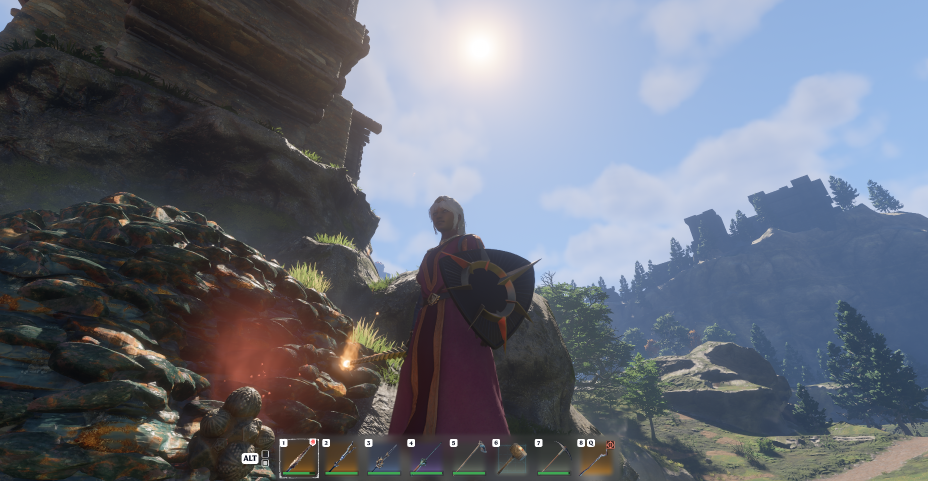Choose the ornate staff in hotbar slot 3

point(384,458)
